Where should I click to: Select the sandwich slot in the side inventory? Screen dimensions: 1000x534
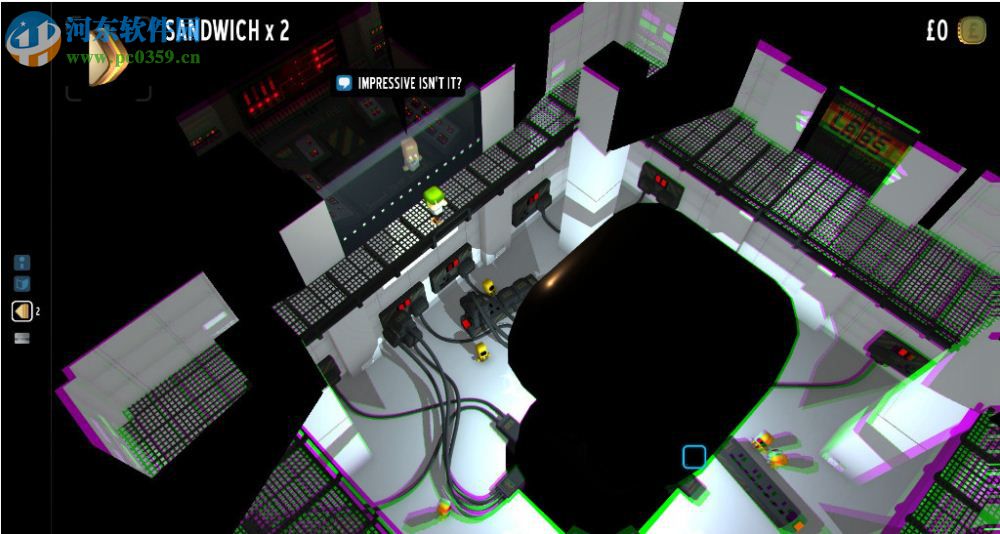coord(22,312)
